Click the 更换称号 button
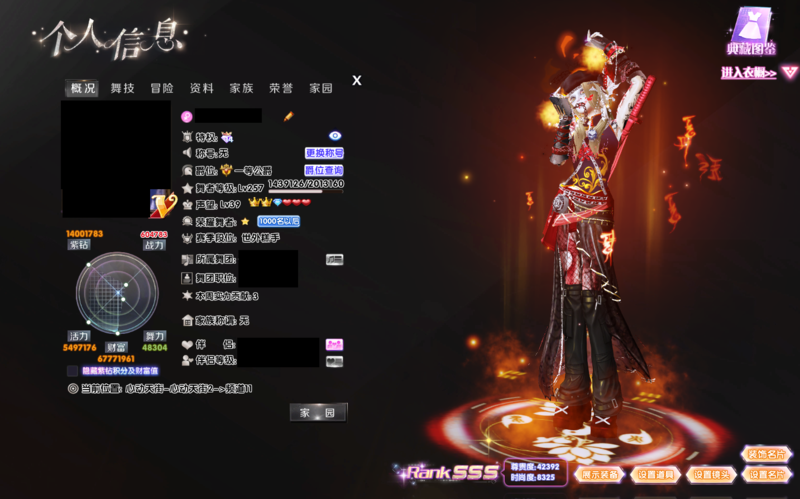Screen dimensions: 800x499 point(324,153)
